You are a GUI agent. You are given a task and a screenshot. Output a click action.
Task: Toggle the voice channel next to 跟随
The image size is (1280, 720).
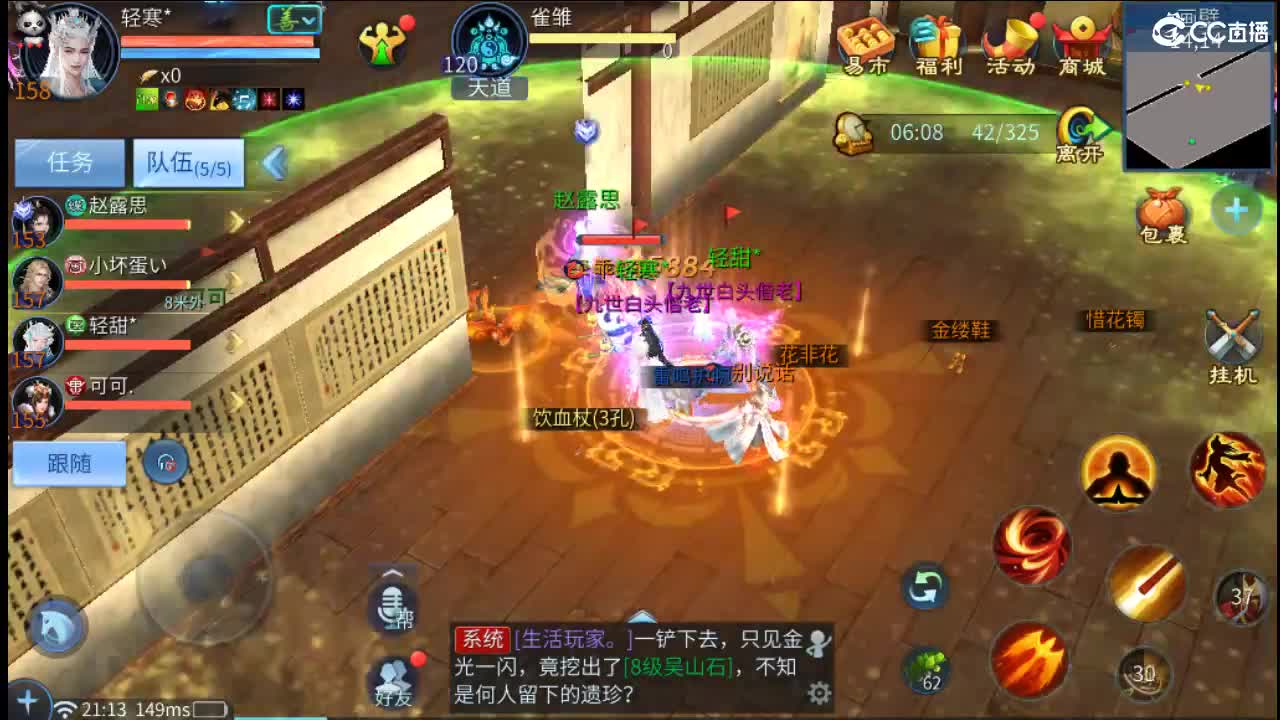click(166, 462)
